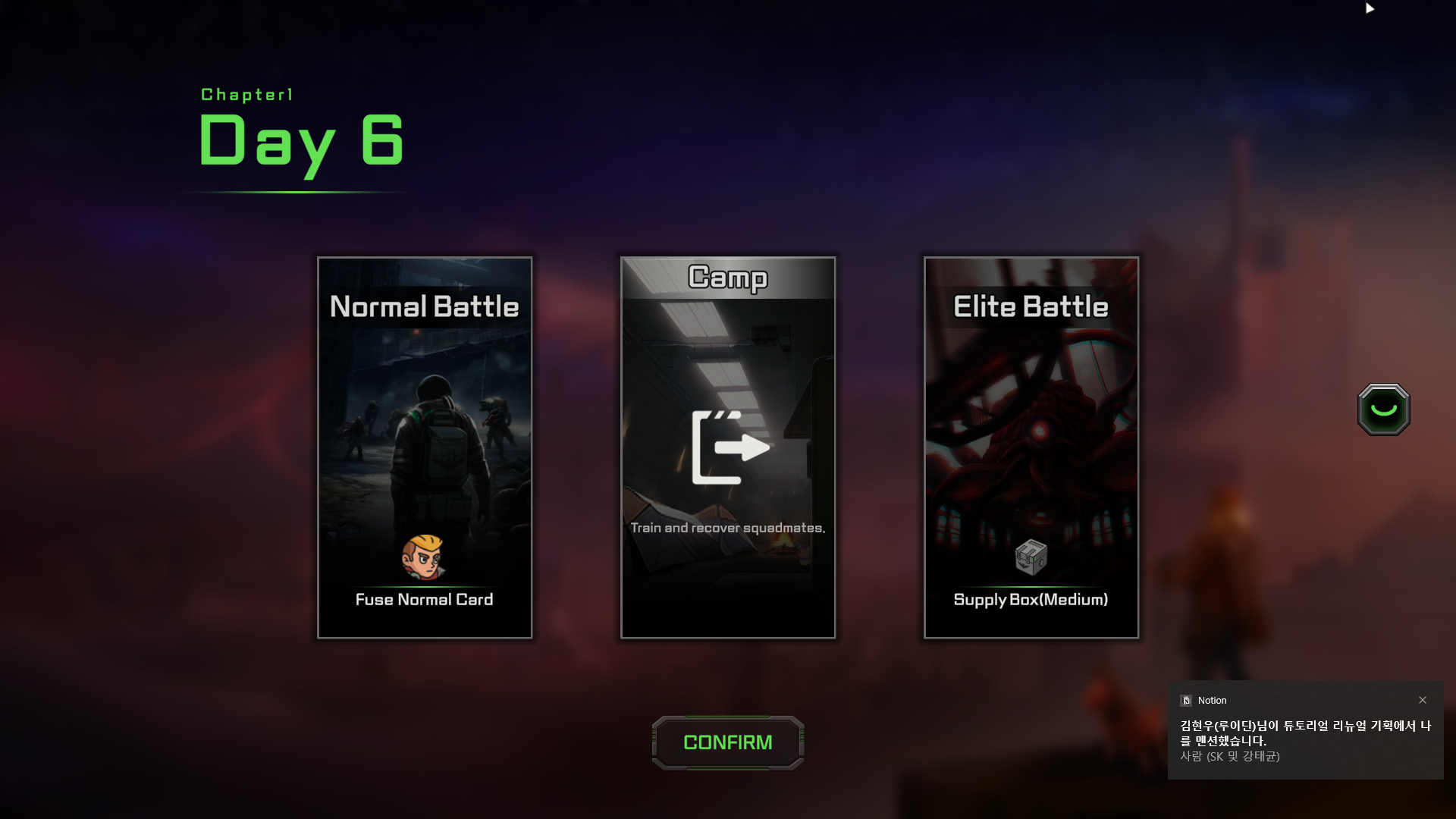The image size is (1456, 819).
Task: Click the Notion logo in the notification
Action: [1187, 700]
